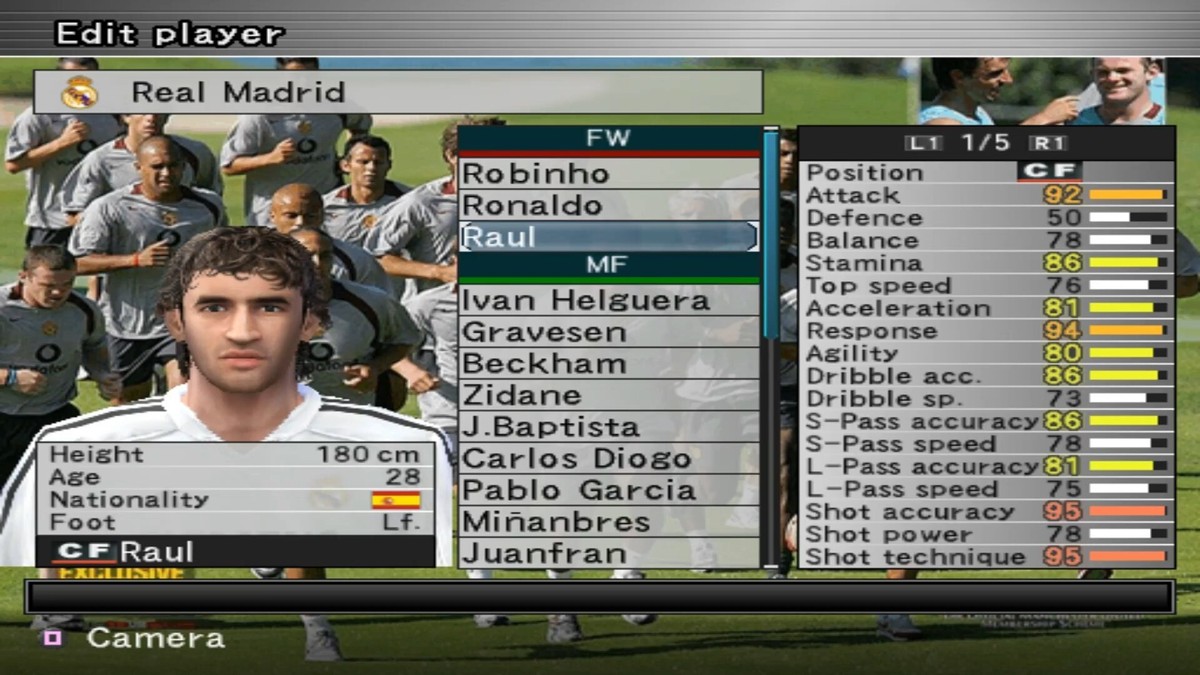Pick Ivan Helguera from midfielders
This screenshot has width=1200, height=675.
click(608, 300)
